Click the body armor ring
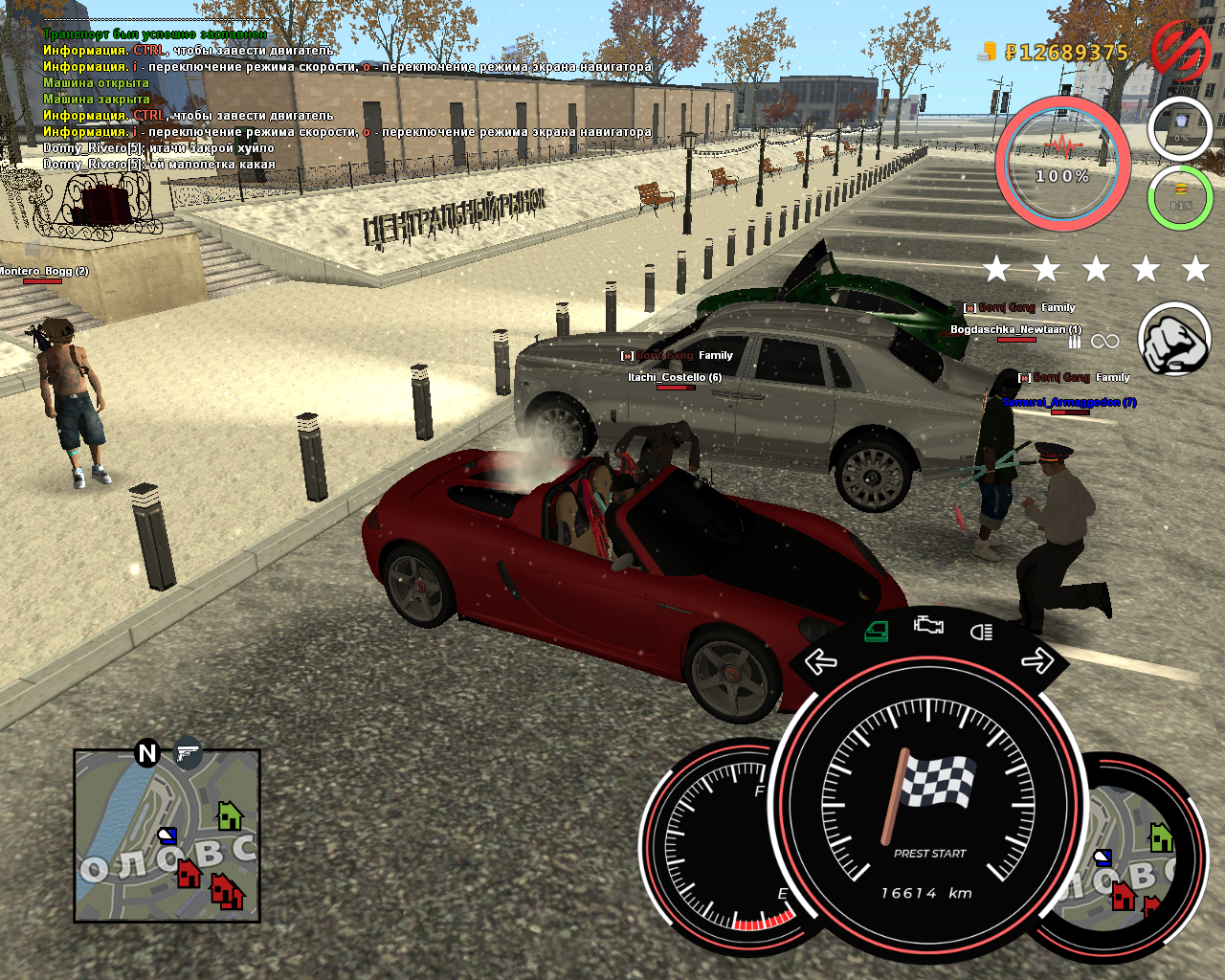This screenshot has height=980, width=1225. coord(1180,127)
